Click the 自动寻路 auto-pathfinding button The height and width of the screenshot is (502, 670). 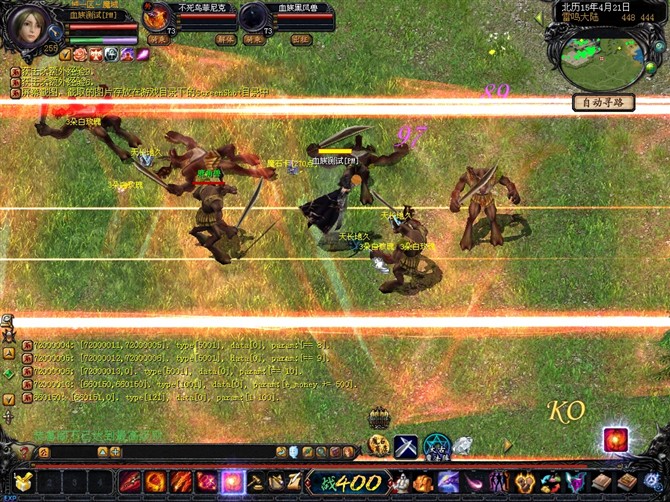[603, 102]
